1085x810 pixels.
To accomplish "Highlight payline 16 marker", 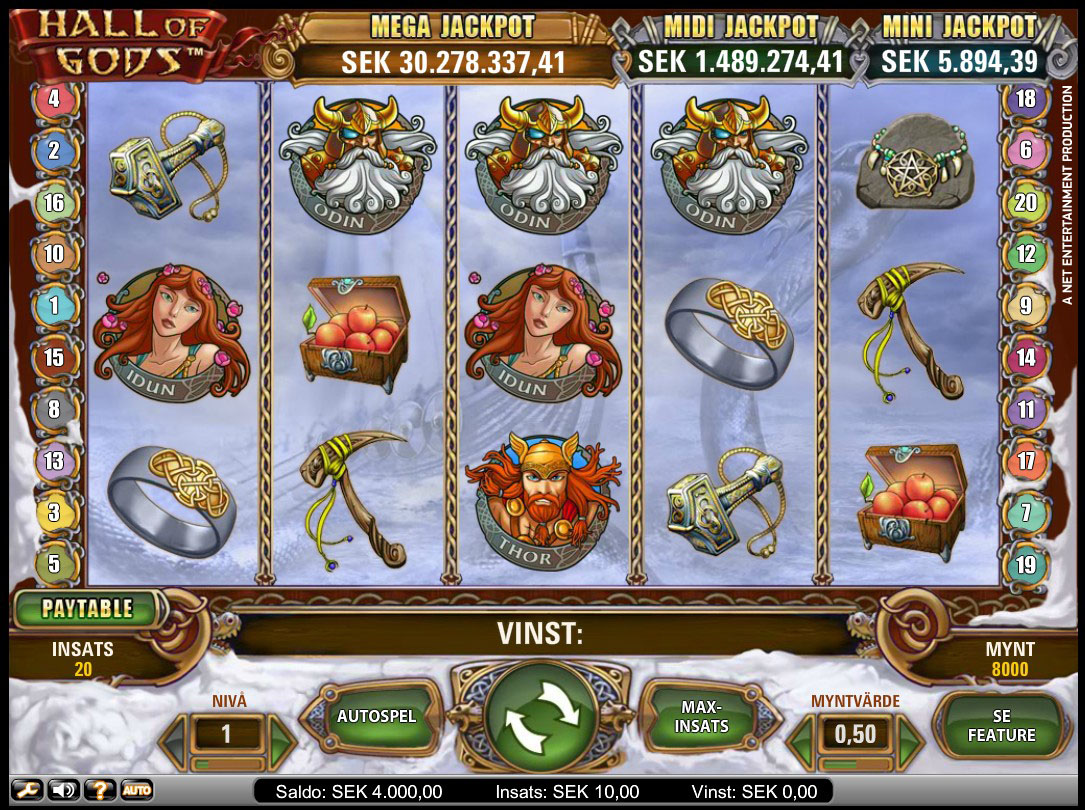I will point(54,203).
